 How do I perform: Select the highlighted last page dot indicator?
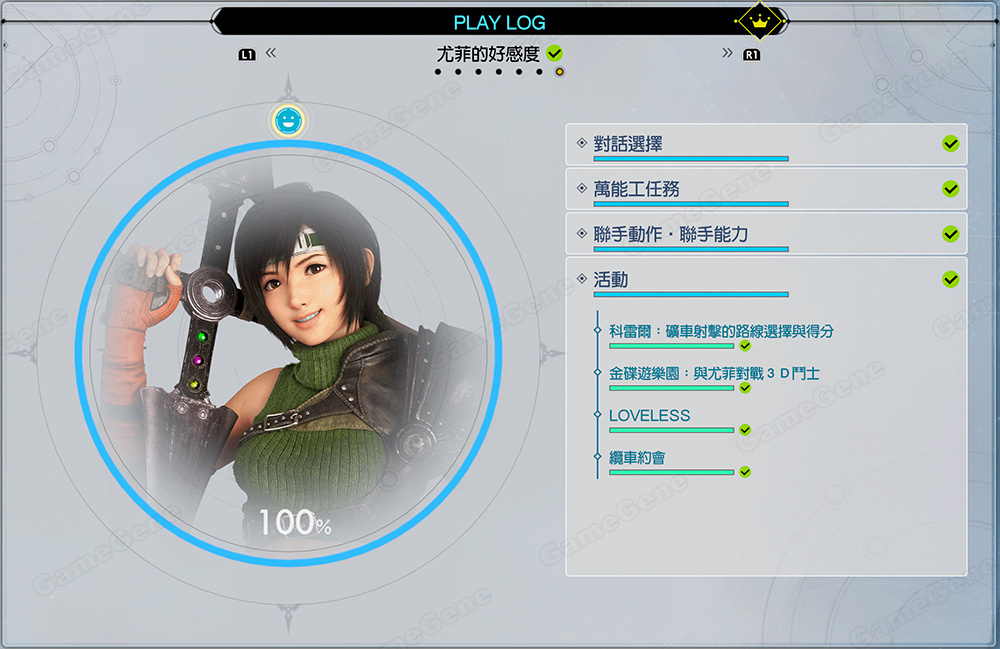(x=559, y=72)
